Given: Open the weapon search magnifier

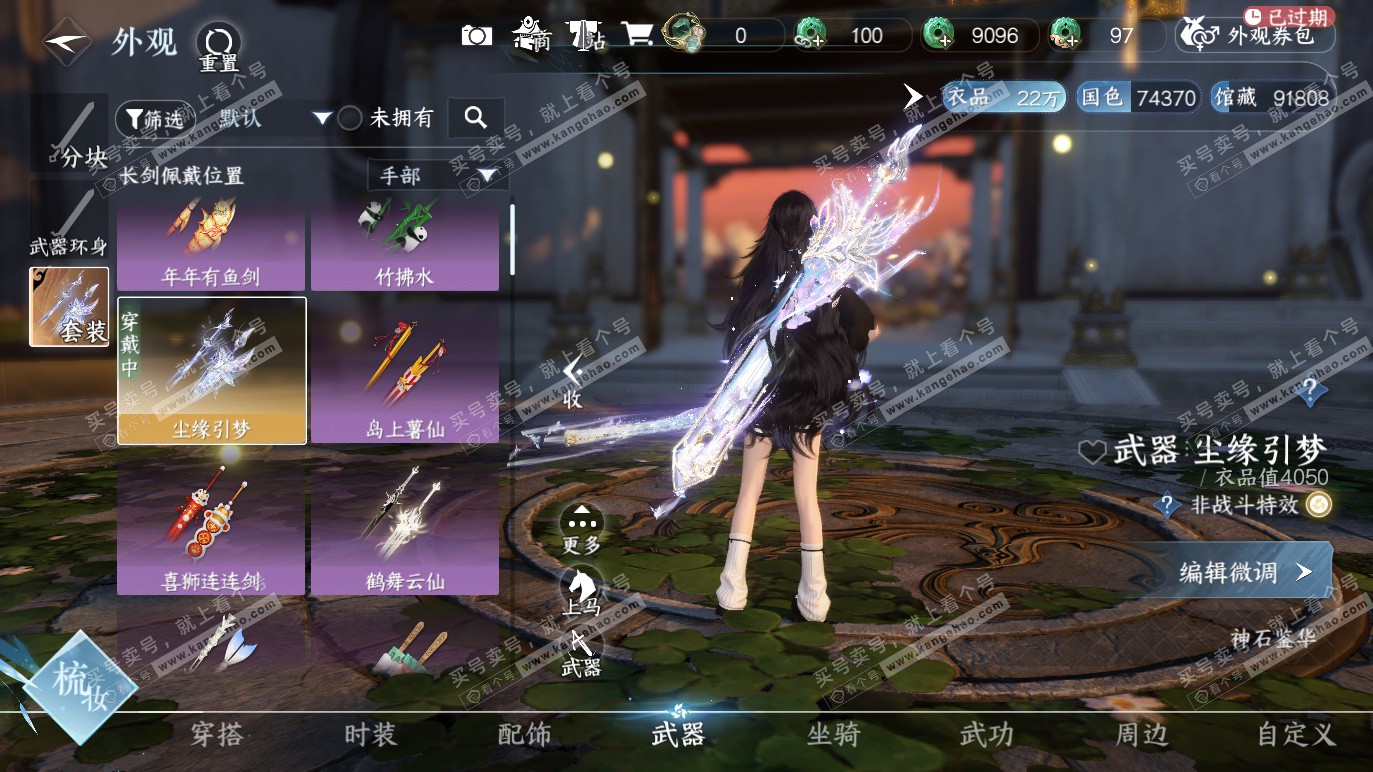Looking at the screenshot, I should tap(476, 118).
